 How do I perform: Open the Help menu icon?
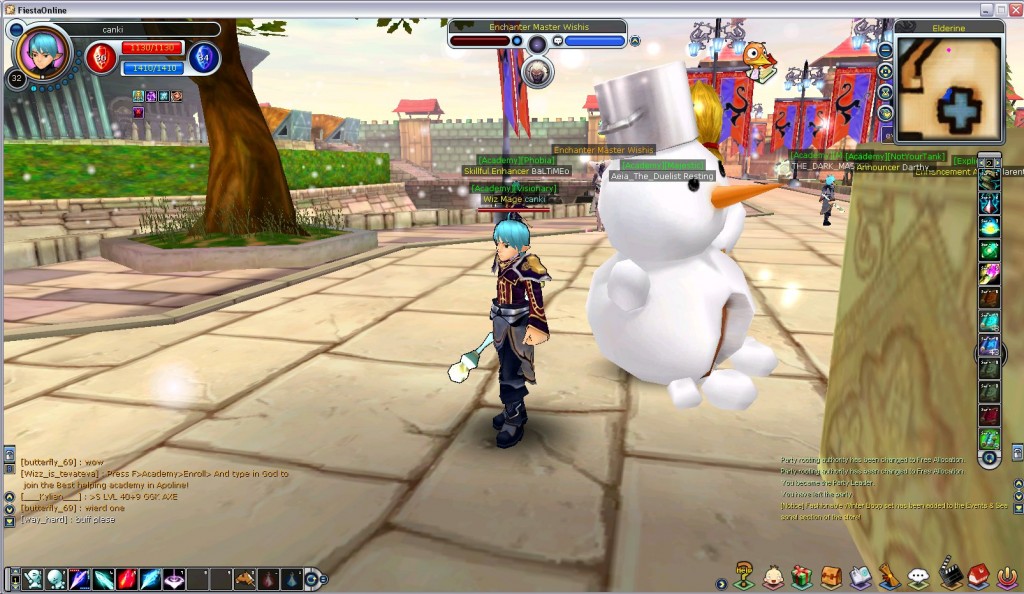(x=744, y=576)
